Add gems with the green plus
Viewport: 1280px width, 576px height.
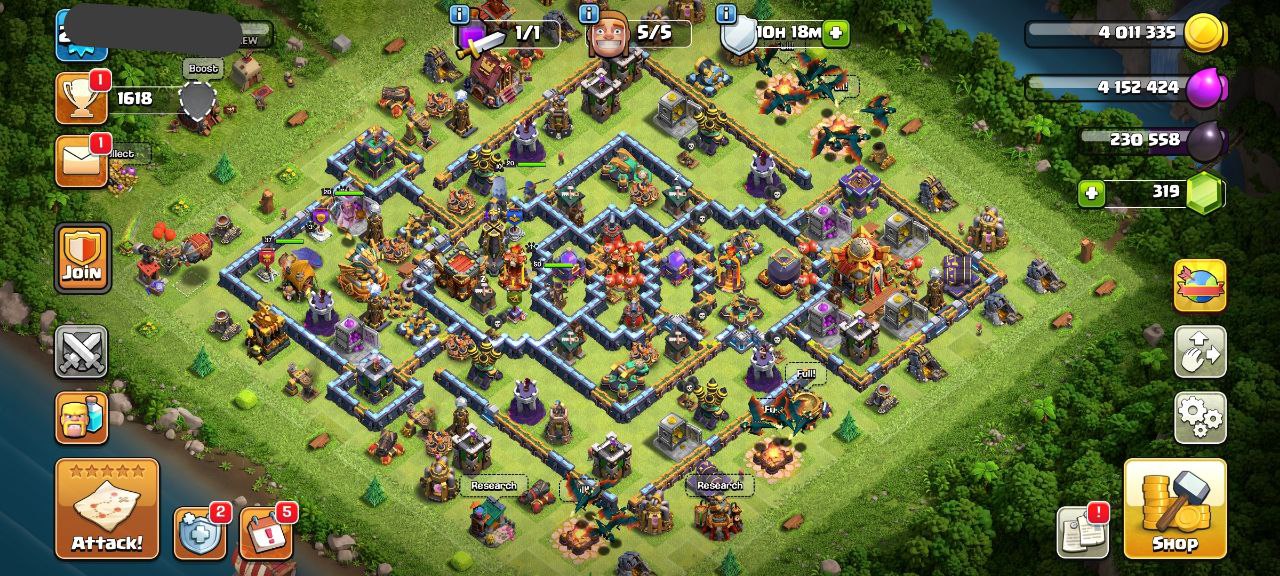pyautogui.click(x=1091, y=192)
